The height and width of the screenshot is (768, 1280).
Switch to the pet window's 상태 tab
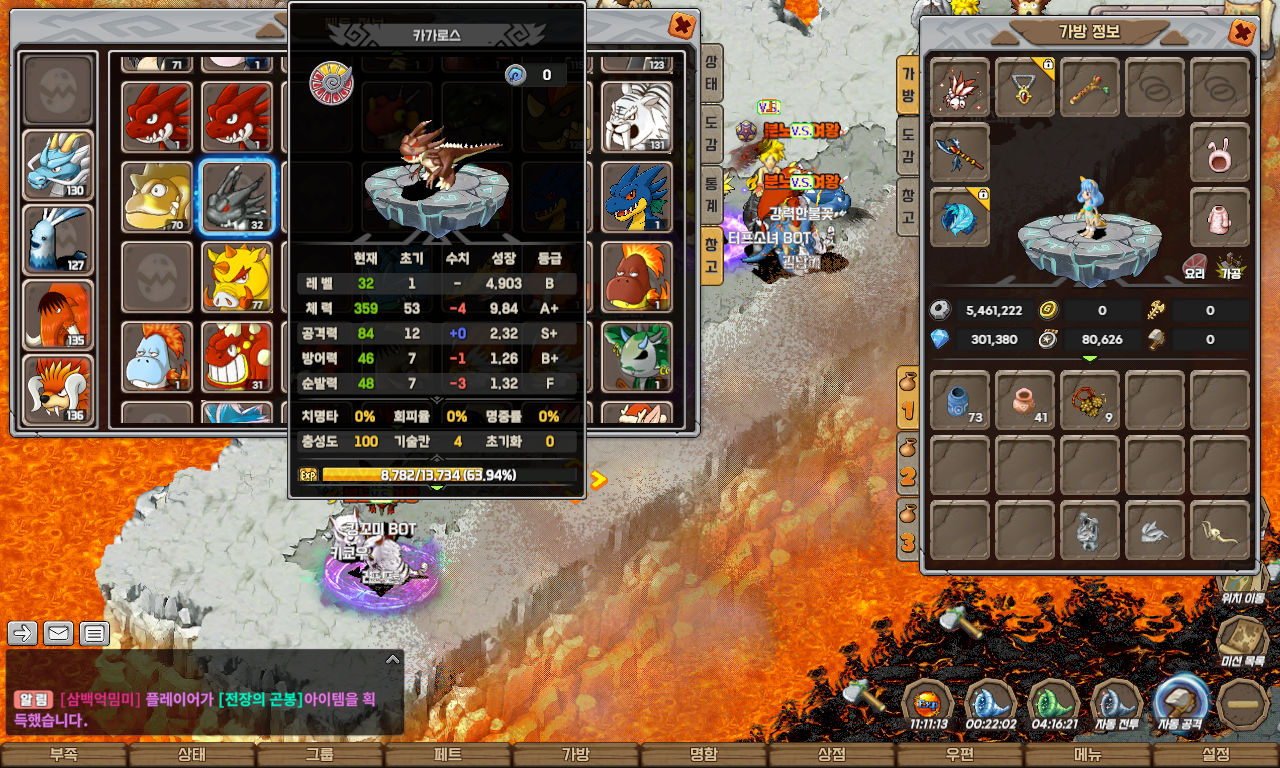tap(711, 75)
